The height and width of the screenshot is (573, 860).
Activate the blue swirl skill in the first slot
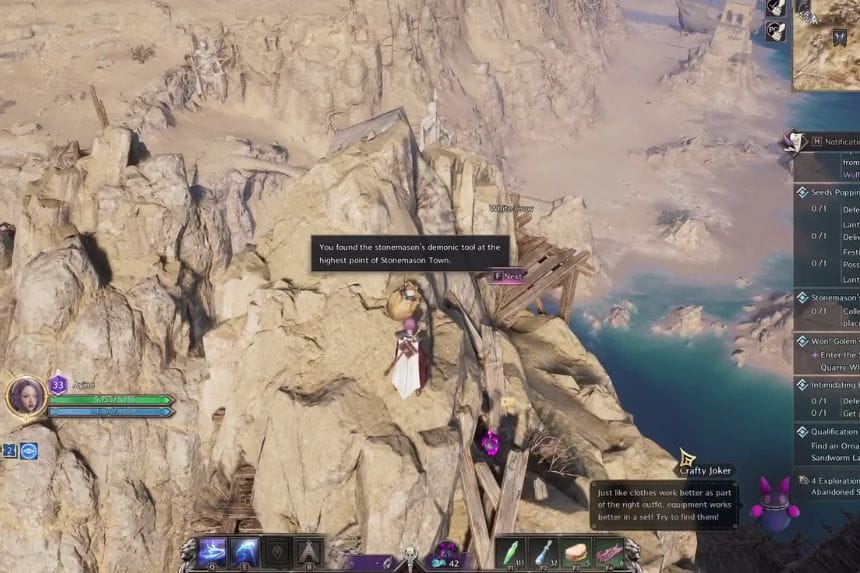[x=212, y=552]
